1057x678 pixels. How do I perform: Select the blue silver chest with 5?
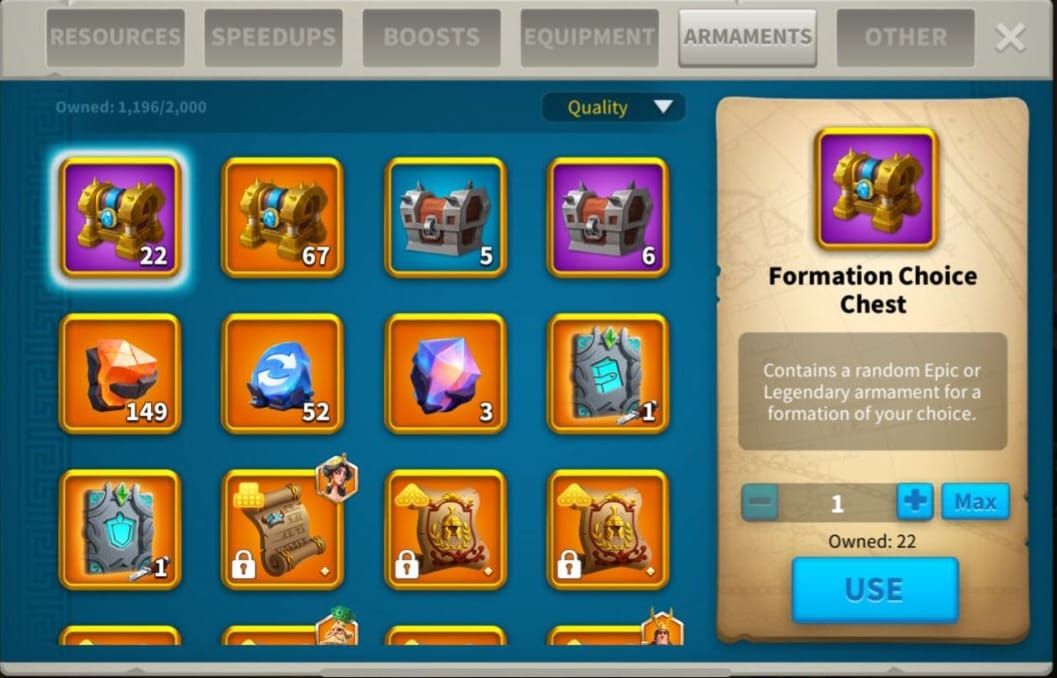coord(445,217)
